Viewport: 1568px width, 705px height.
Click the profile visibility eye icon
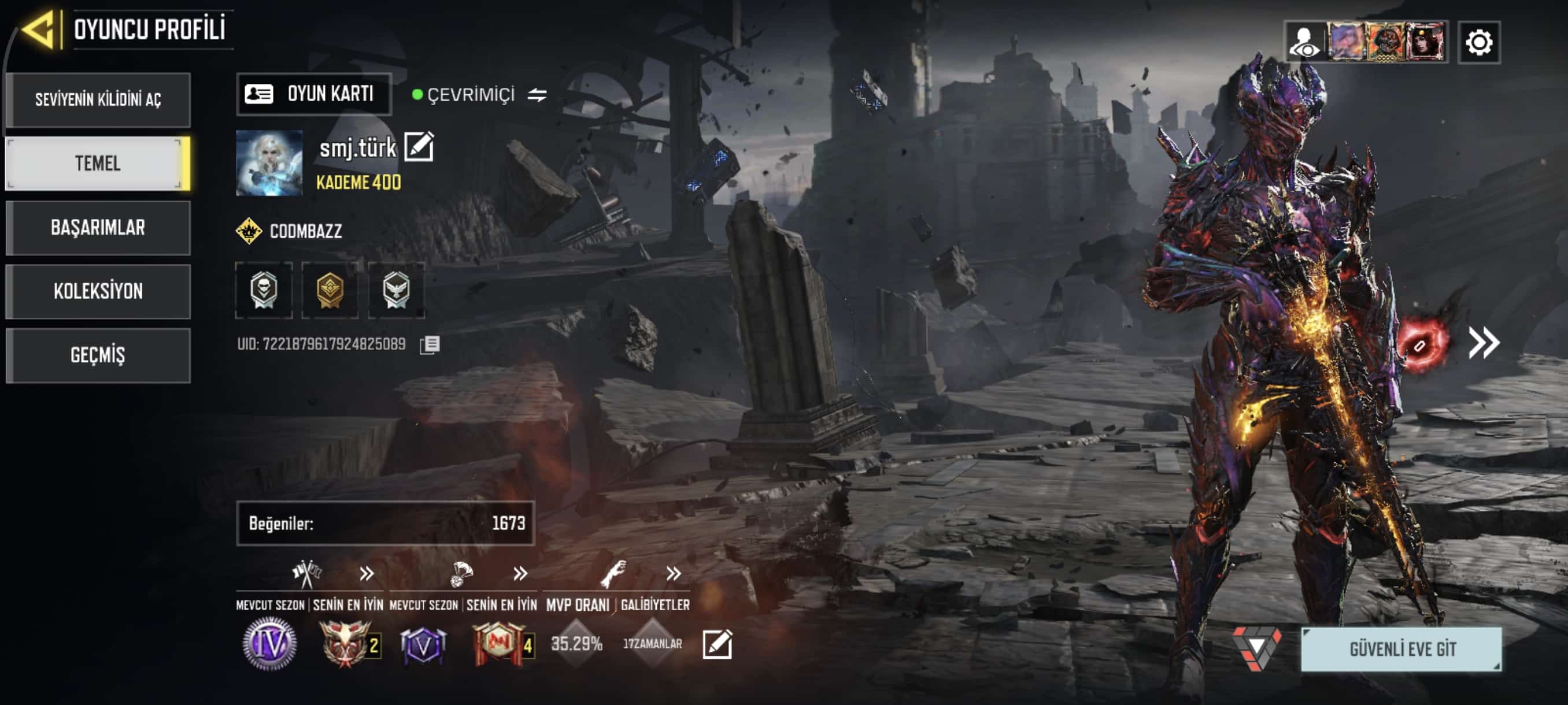pos(1304,43)
